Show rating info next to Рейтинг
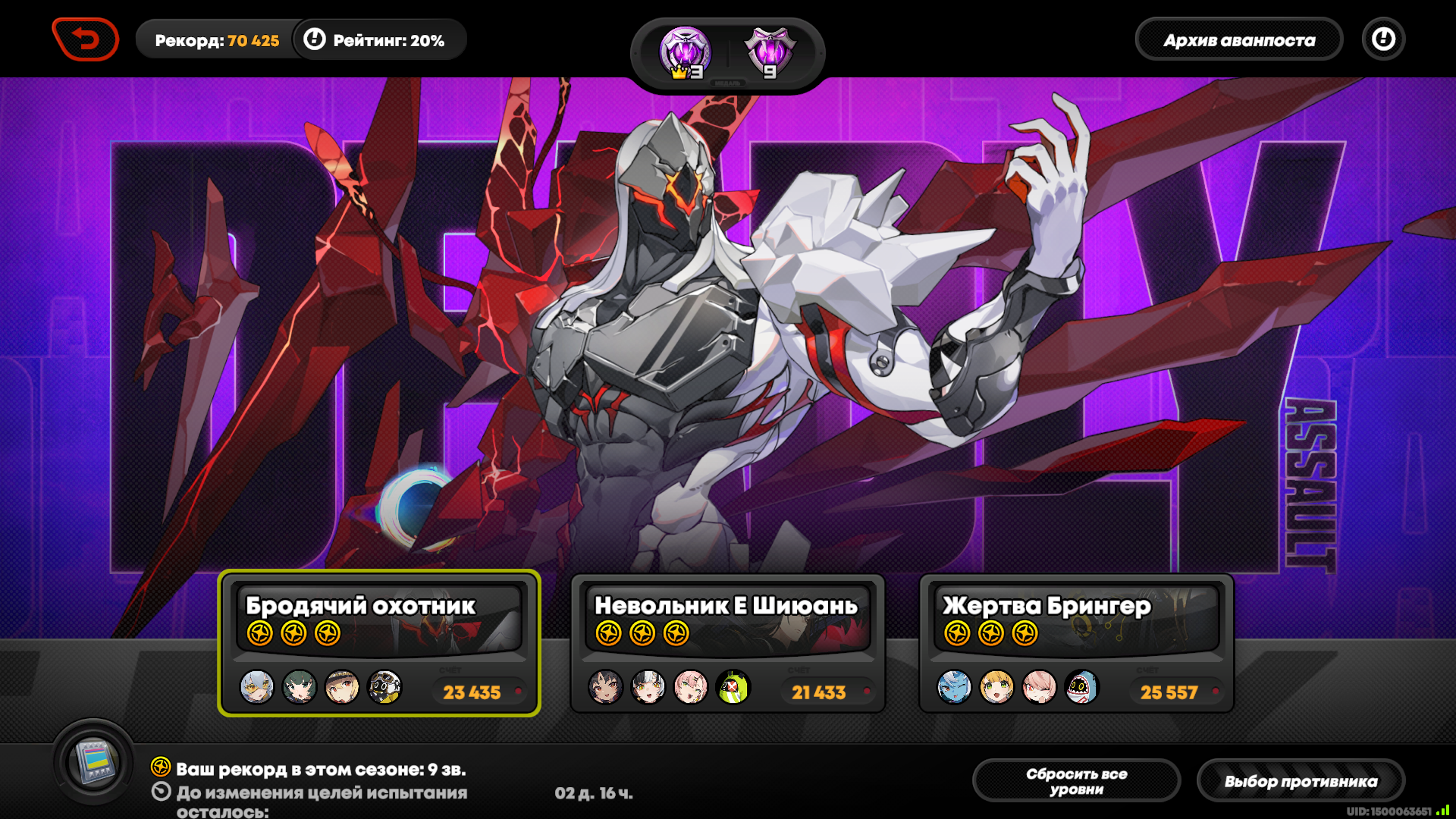The height and width of the screenshot is (819, 1456). tap(315, 39)
